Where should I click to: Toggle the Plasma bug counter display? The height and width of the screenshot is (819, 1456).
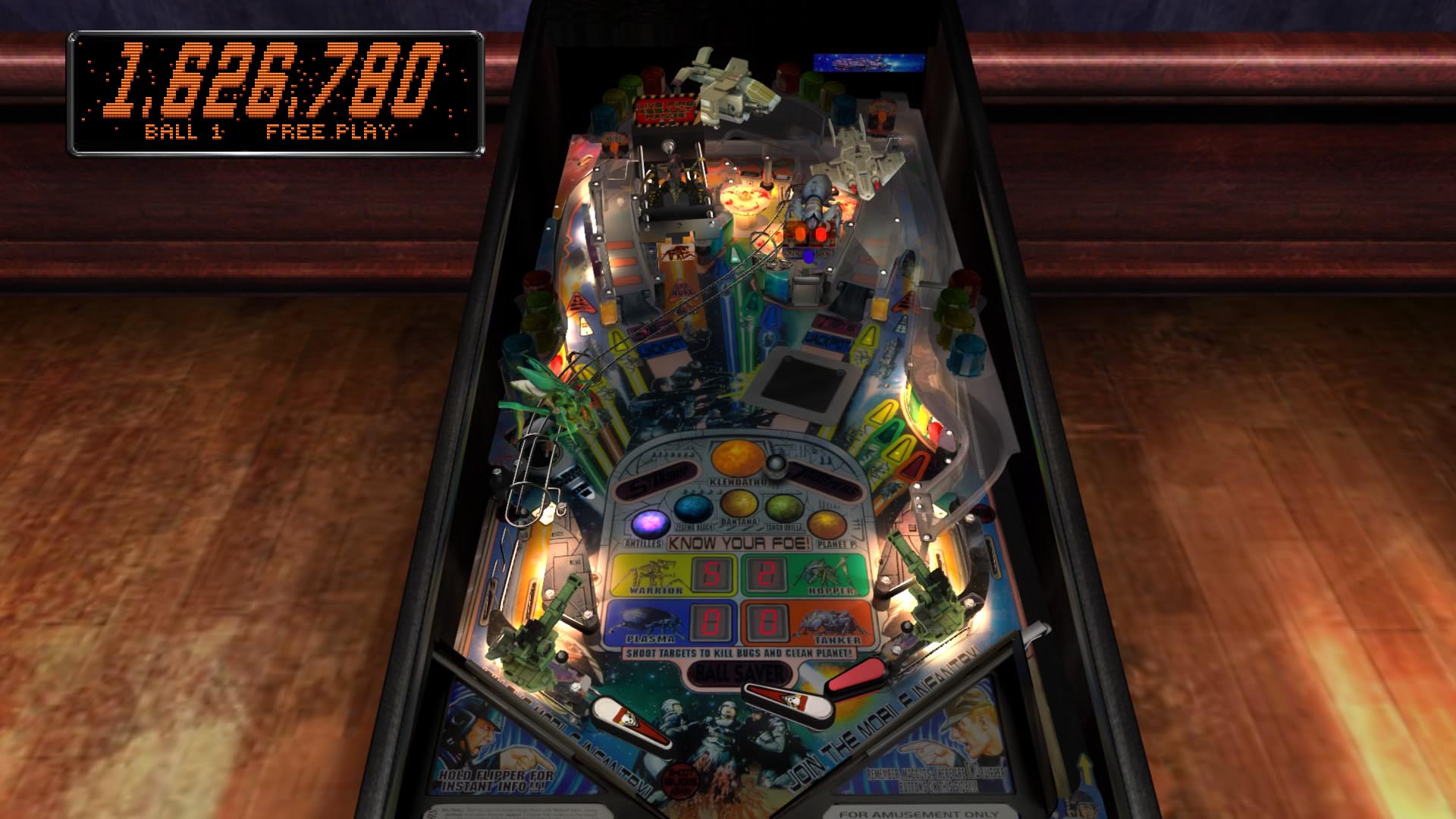[713, 623]
